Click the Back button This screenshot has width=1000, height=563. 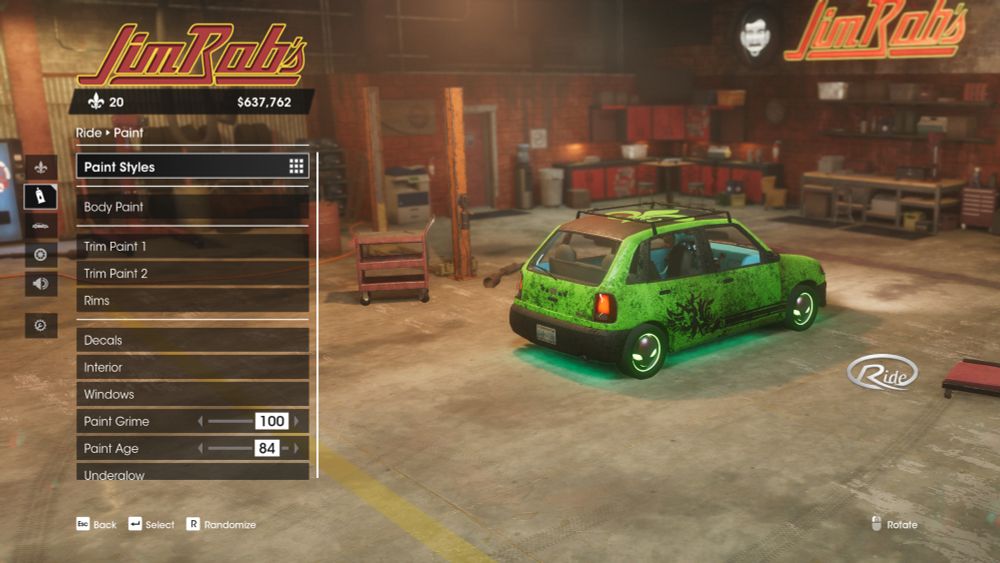(x=97, y=524)
